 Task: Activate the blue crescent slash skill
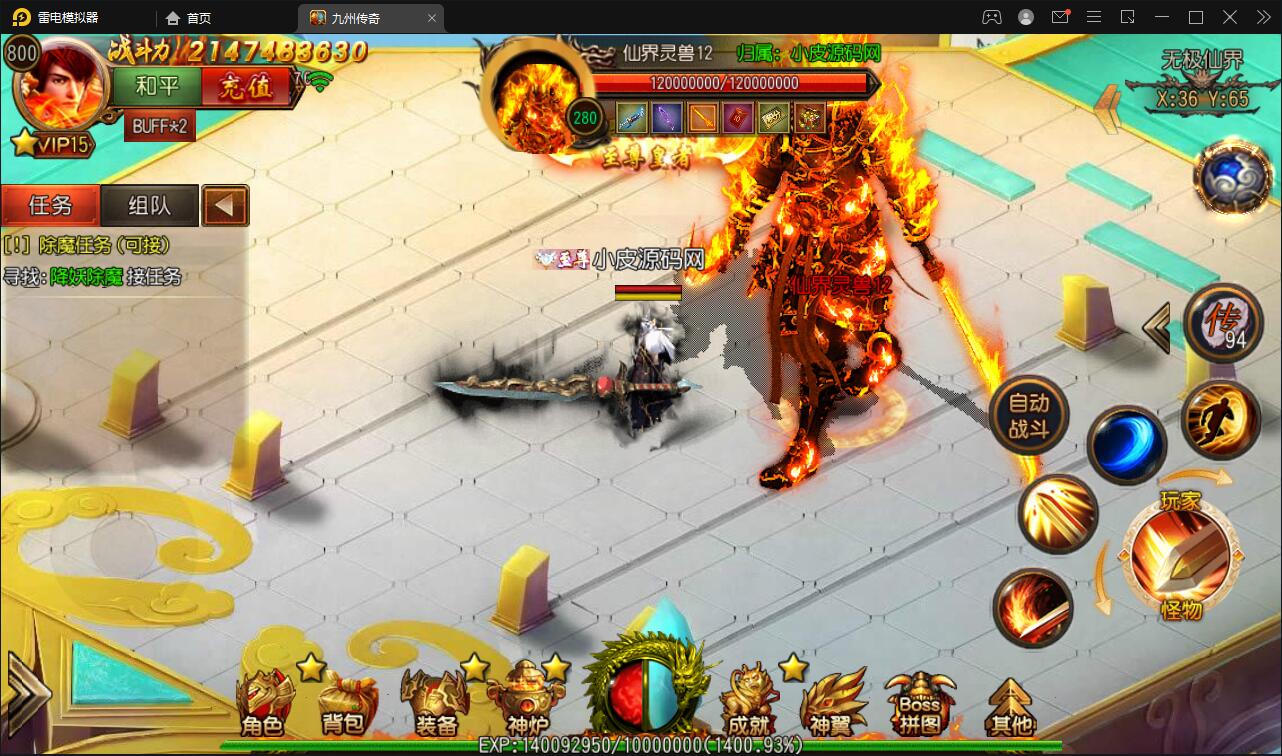pyautogui.click(x=1126, y=445)
